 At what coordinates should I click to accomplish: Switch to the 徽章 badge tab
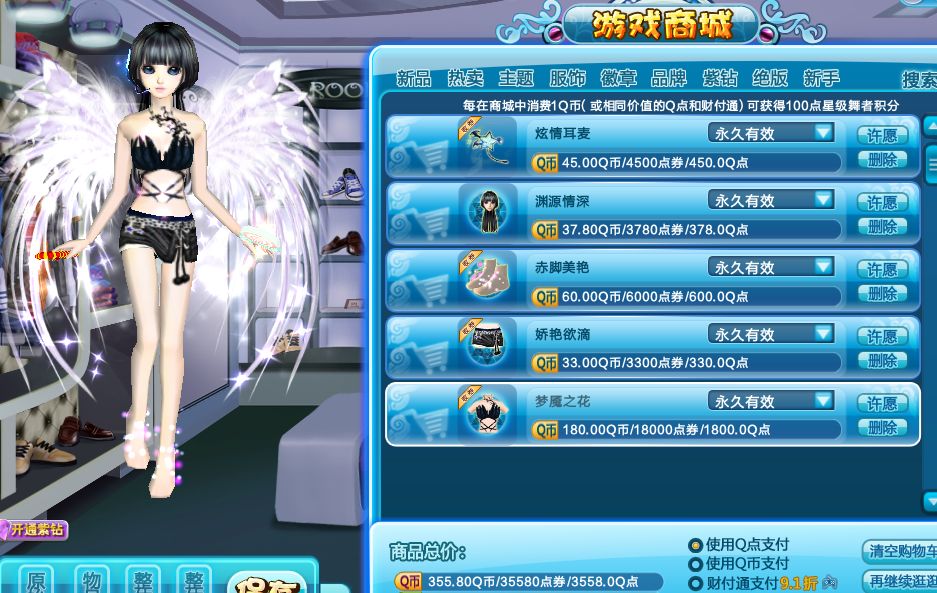click(x=618, y=78)
